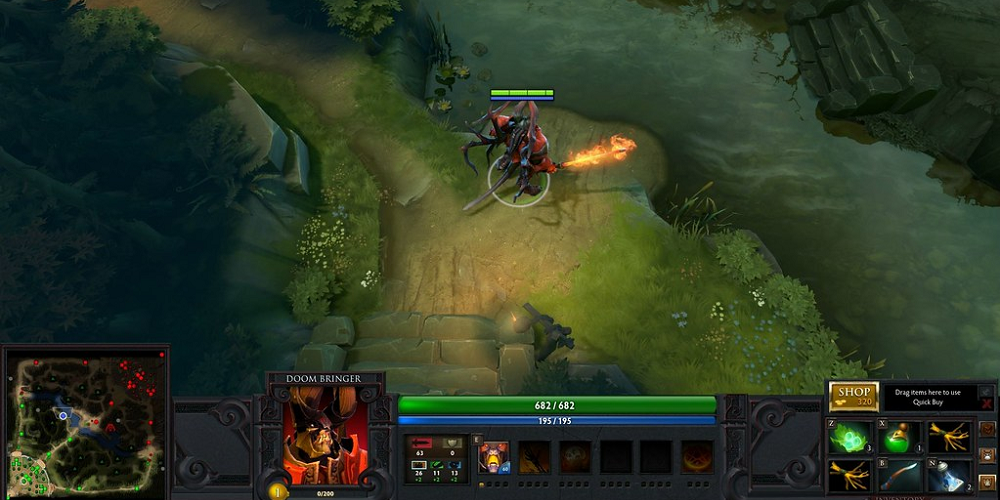Screen dimensions: 1000x500
Task: Select the green Healing Salve item
Action: click(x=900, y=437)
